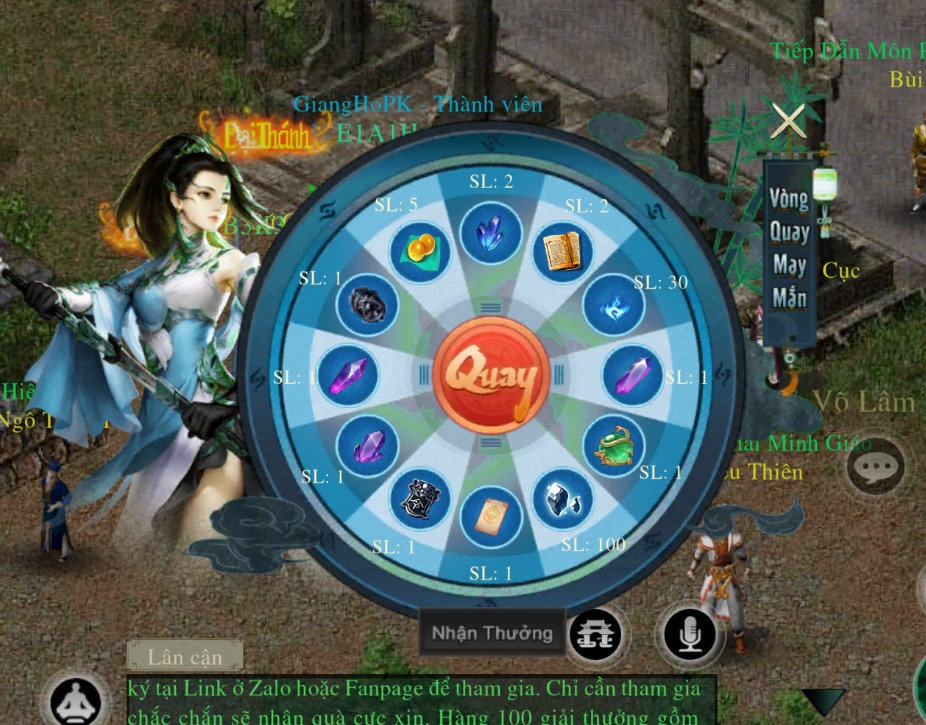Select the black ore prize on wheel
The width and height of the screenshot is (926, 725).
366,305
